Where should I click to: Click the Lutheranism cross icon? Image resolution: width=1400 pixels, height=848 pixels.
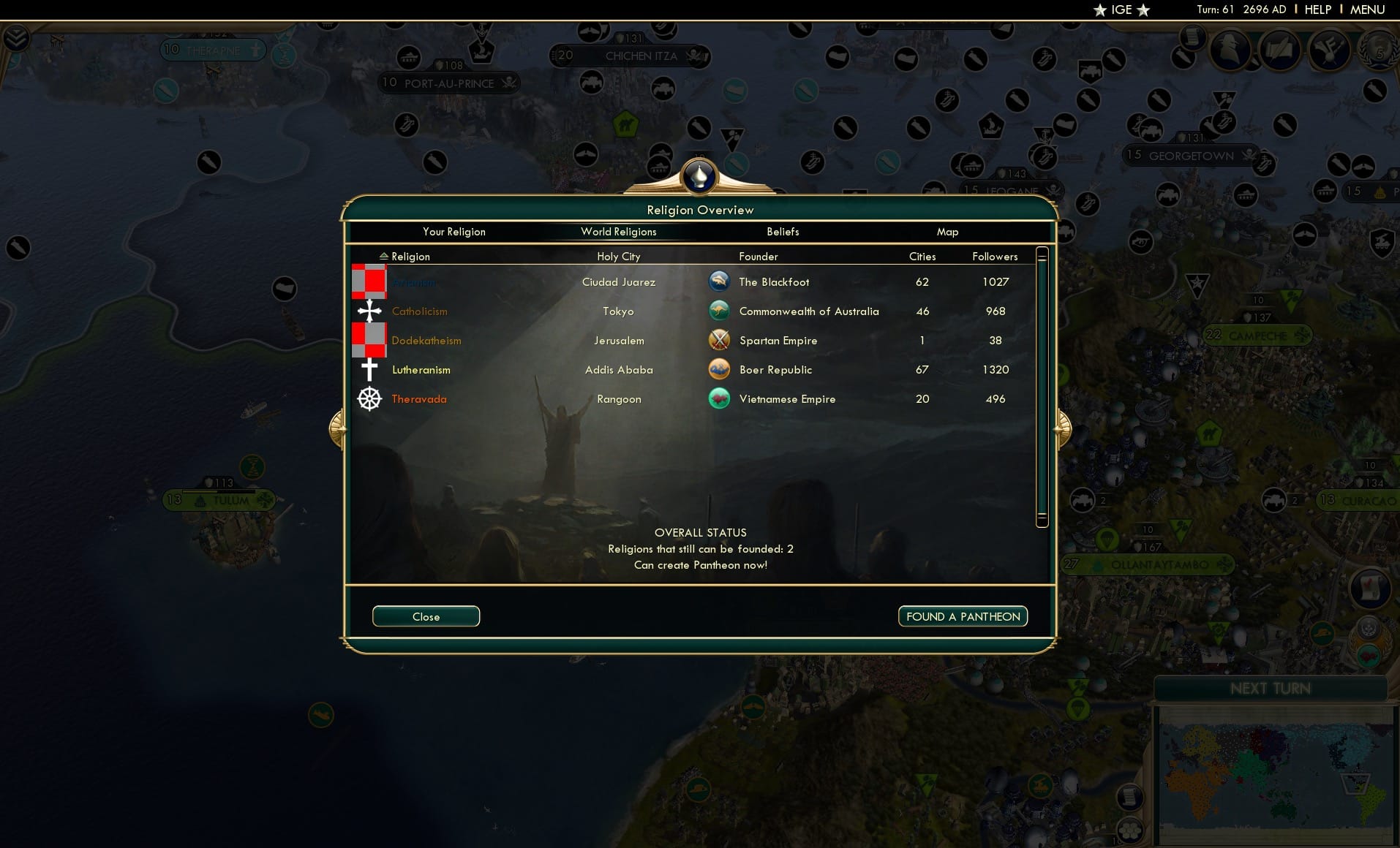pyautogui.click(x=369, y=369)
